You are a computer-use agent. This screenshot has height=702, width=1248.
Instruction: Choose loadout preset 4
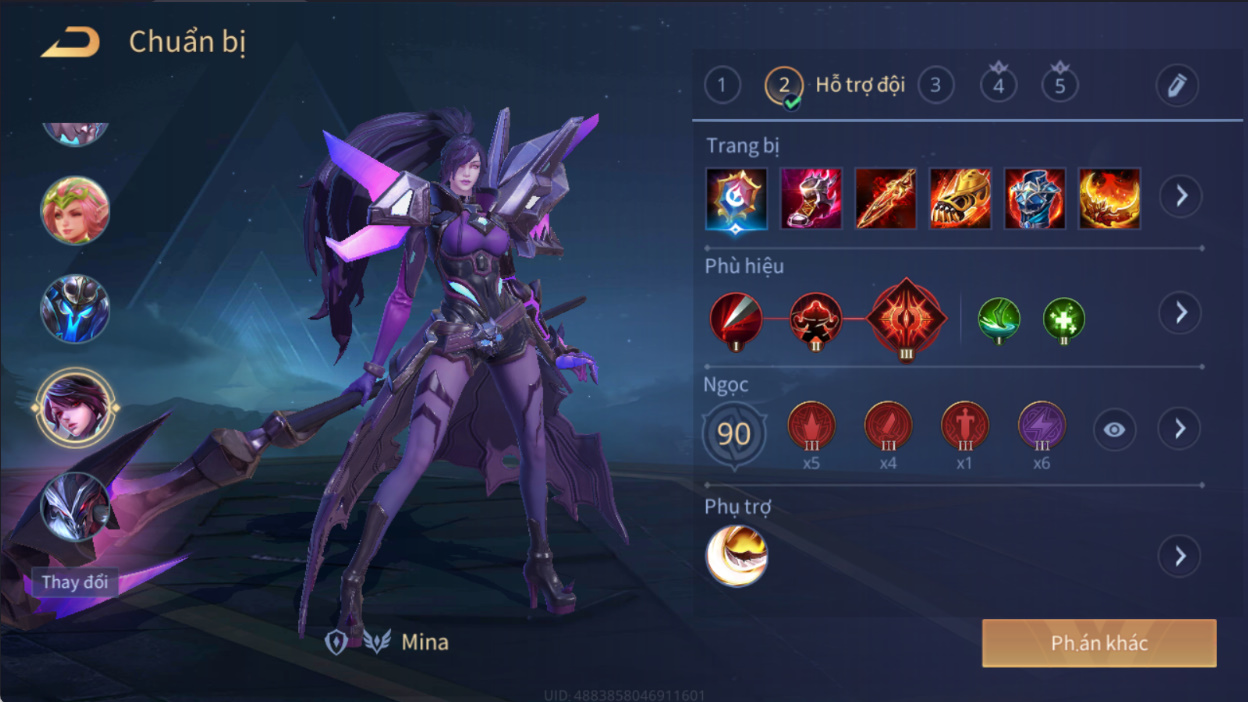[x=998, y=85]
